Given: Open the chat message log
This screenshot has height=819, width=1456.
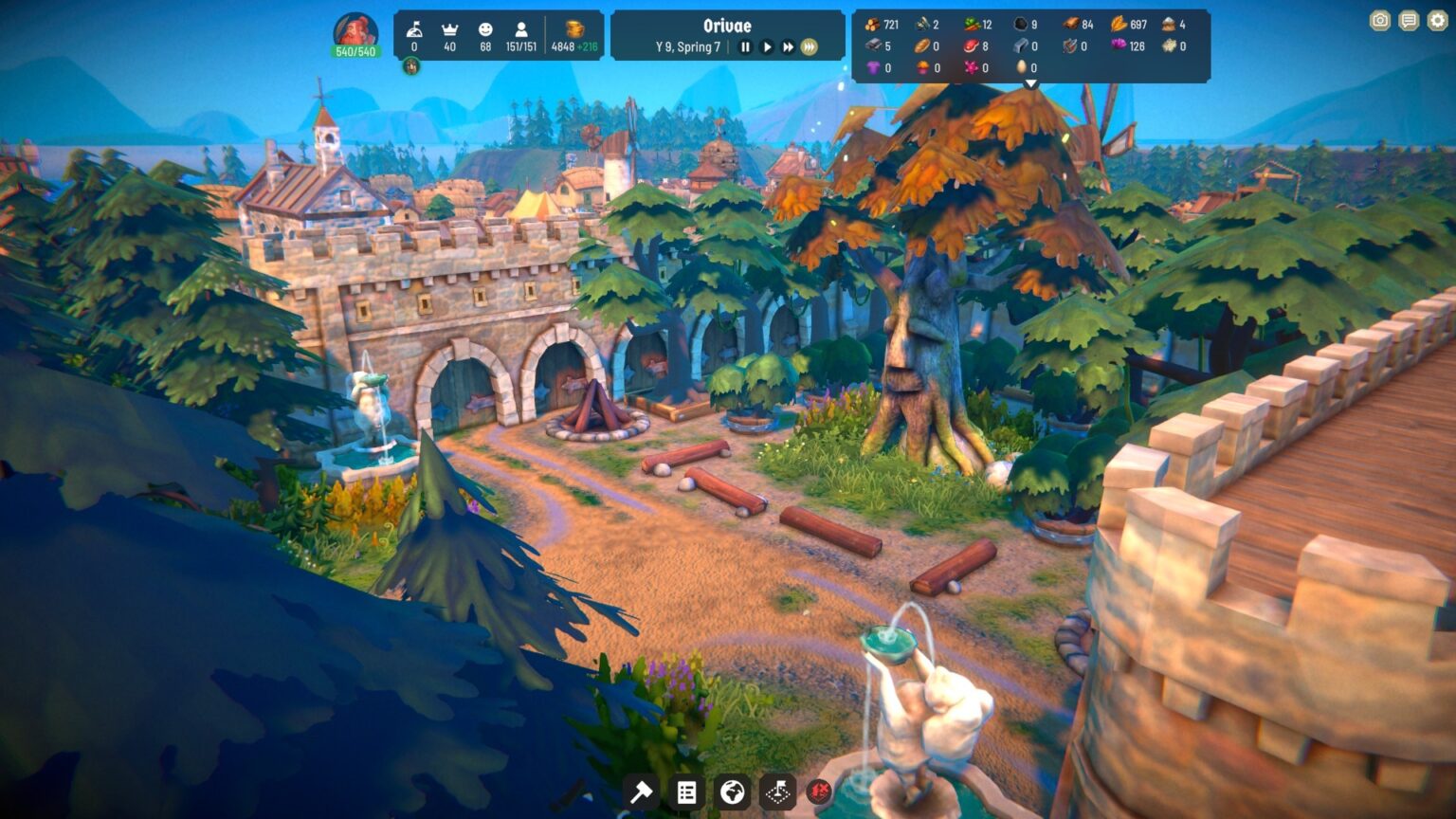Looking at the screenshot, I should pyautogui.click(x=1410, y=21).
